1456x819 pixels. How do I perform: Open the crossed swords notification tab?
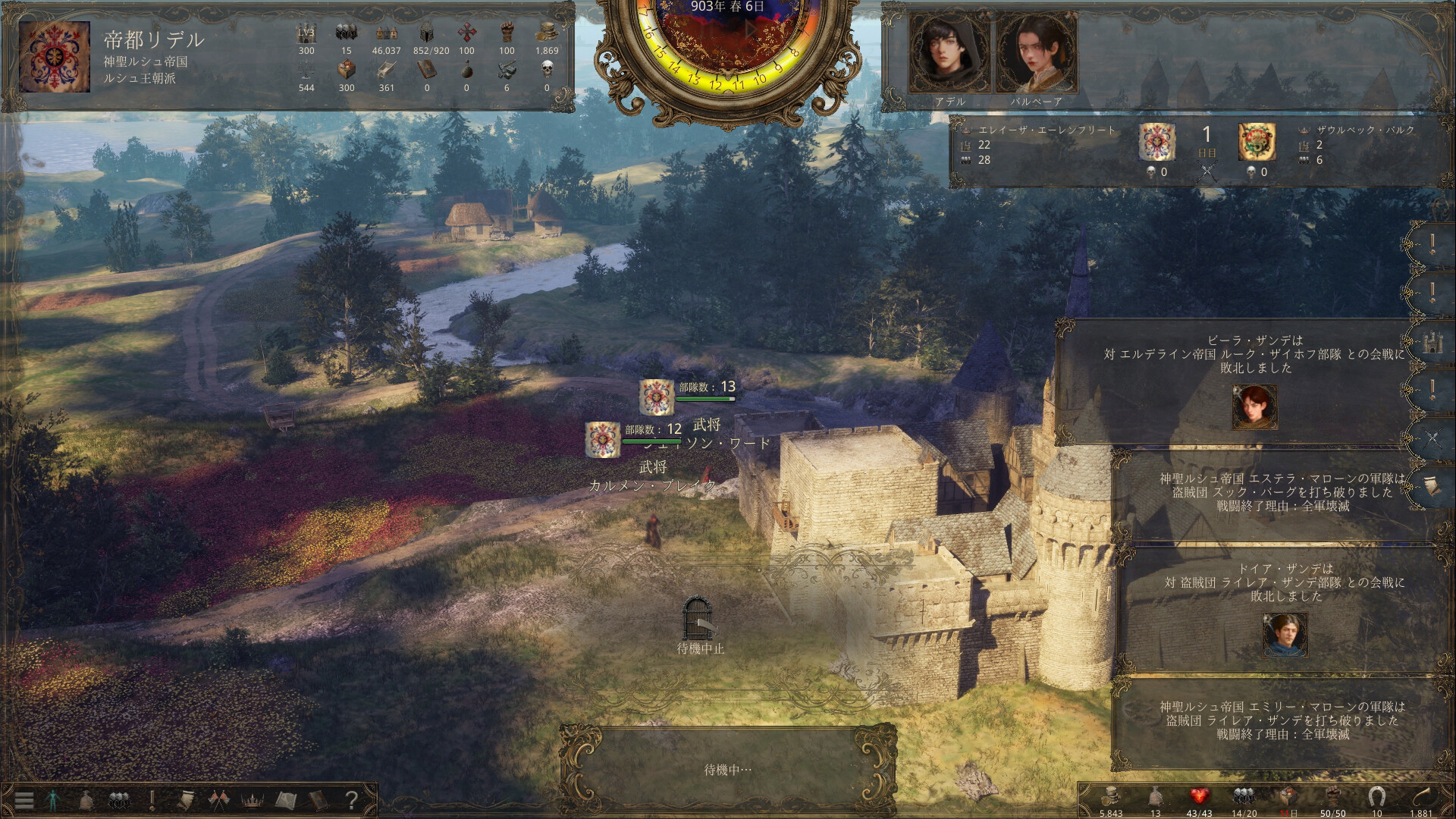(x=1432, y=438)
